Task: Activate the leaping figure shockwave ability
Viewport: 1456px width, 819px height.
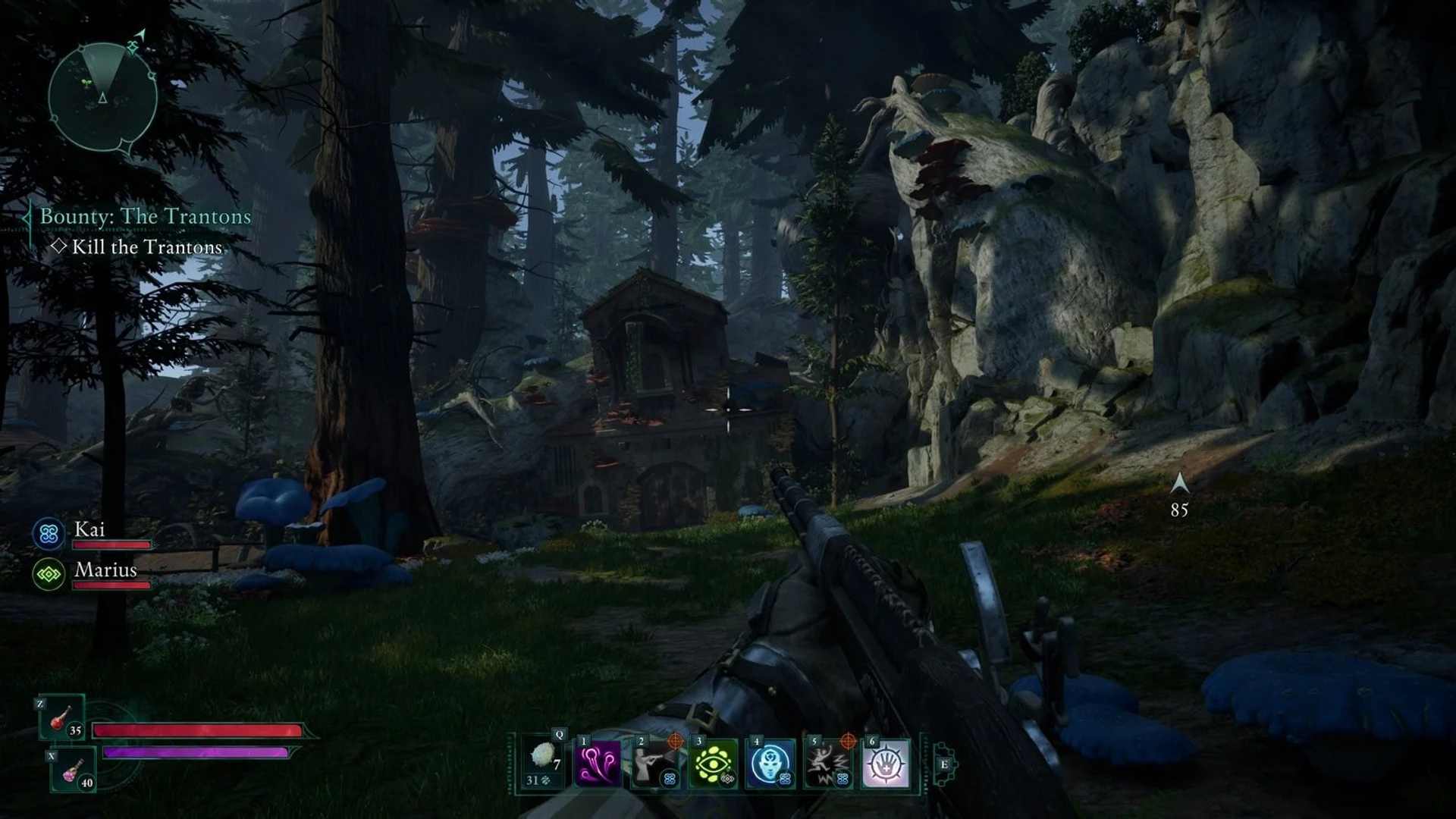Action: point(828,763)
